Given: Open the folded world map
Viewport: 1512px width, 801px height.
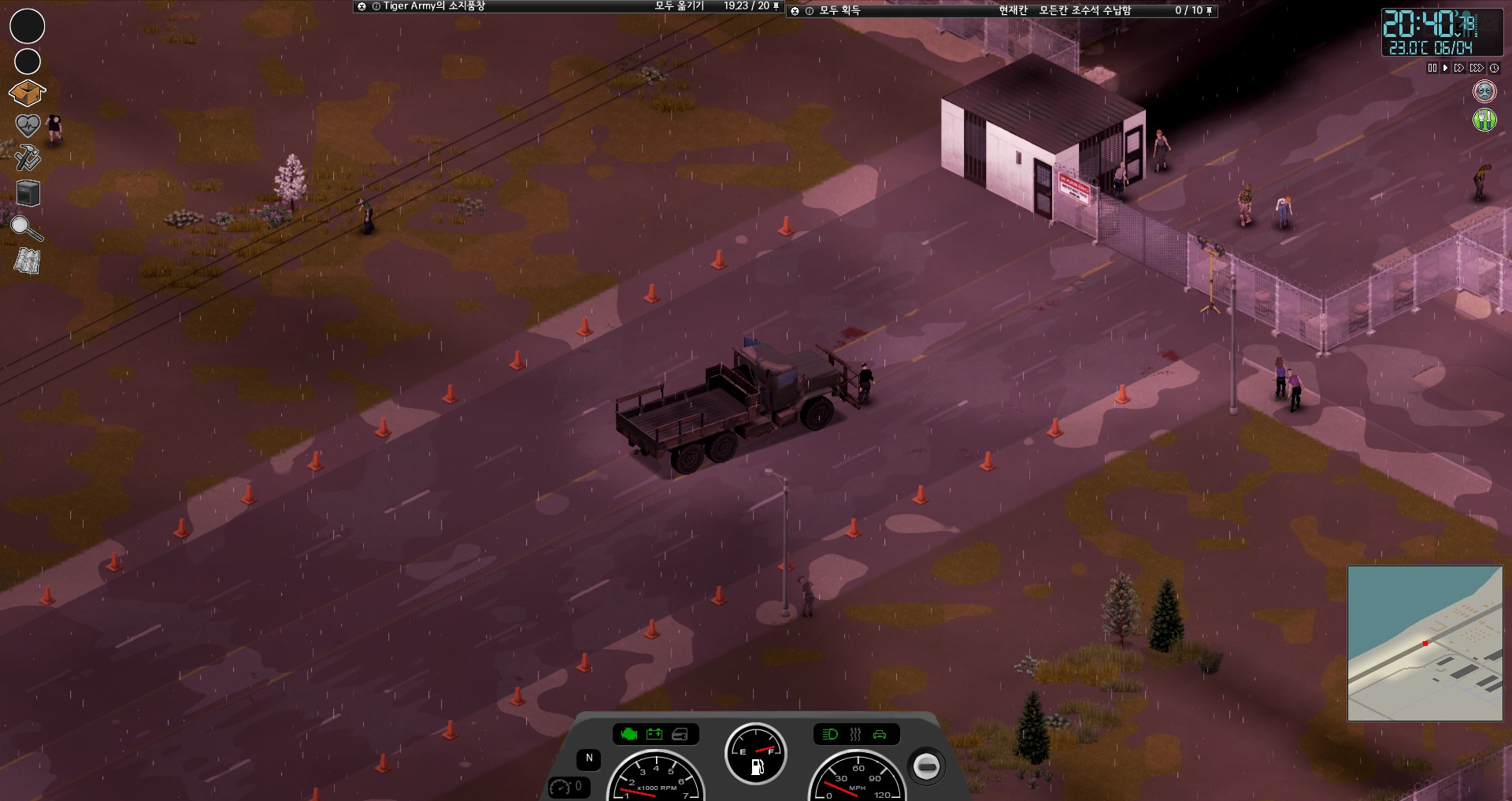Looking at the screenshot, I should click(x=27, y=261).
